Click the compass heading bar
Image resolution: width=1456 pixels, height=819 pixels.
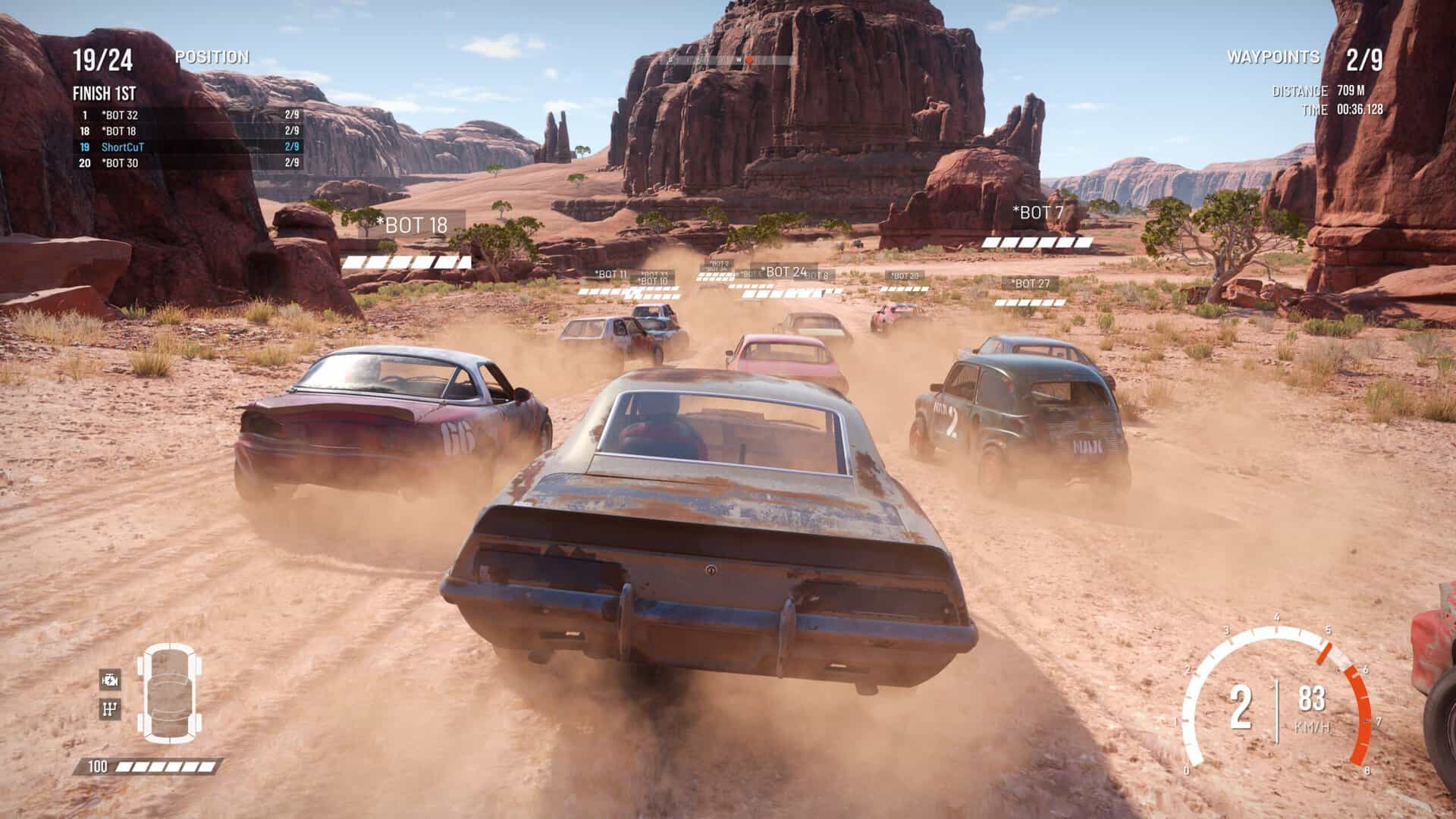[727, 60]
